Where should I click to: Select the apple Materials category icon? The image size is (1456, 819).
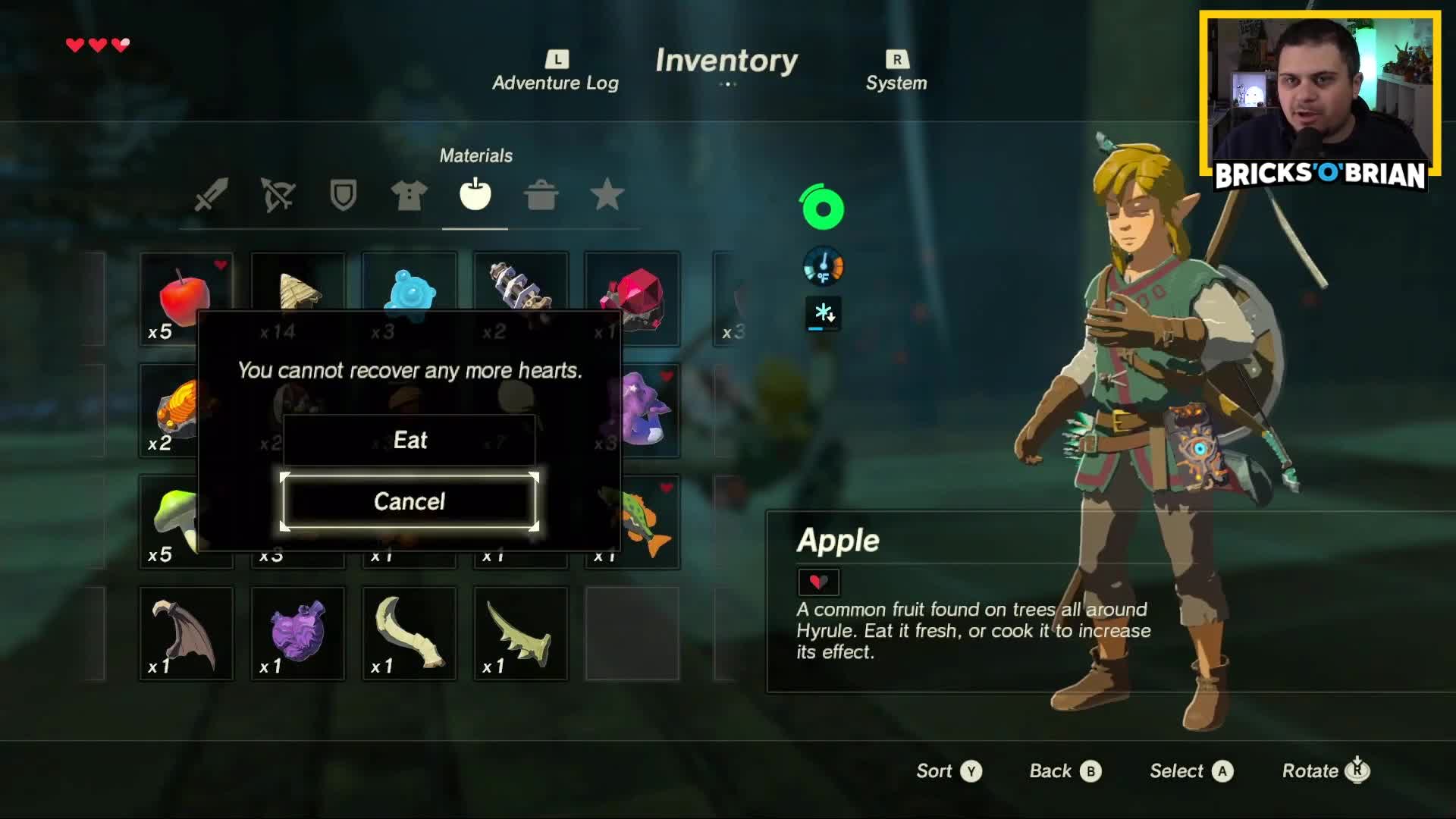pyautogui.click(x=475, y=196)
